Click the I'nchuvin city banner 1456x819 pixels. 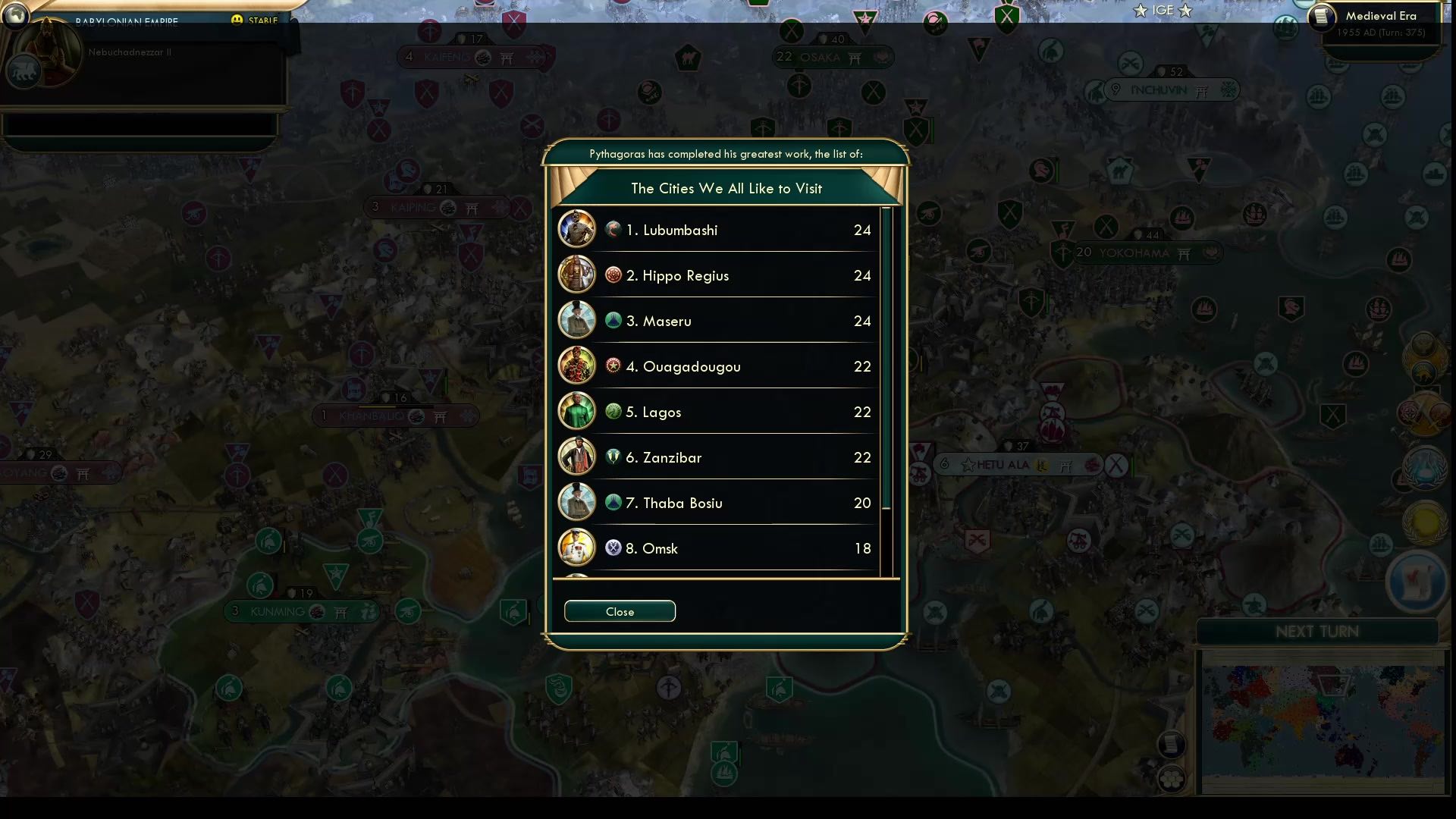pos(1171,89)
